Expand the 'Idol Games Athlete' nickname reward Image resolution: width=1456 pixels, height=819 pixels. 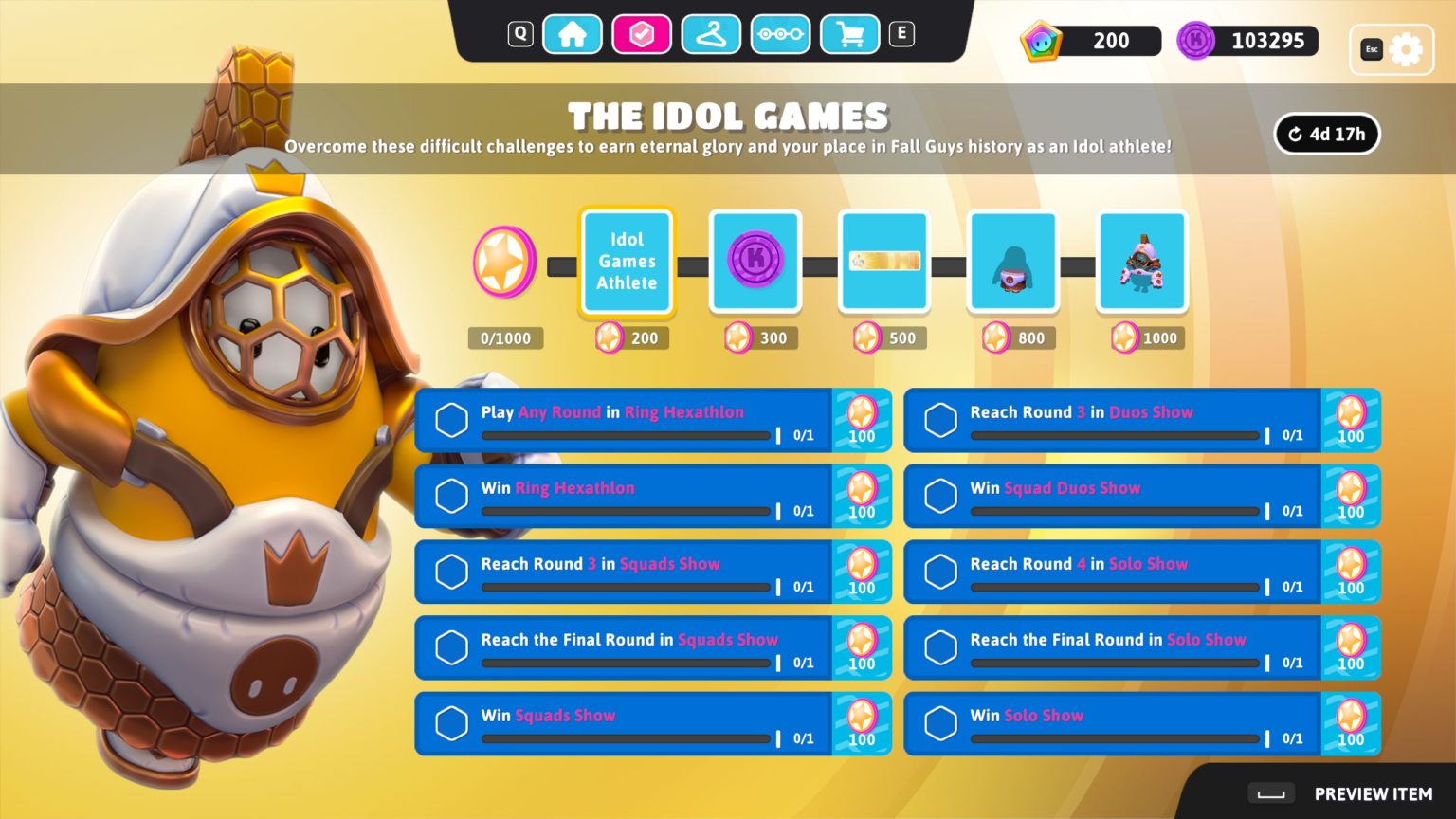click(x=626, y=262)
